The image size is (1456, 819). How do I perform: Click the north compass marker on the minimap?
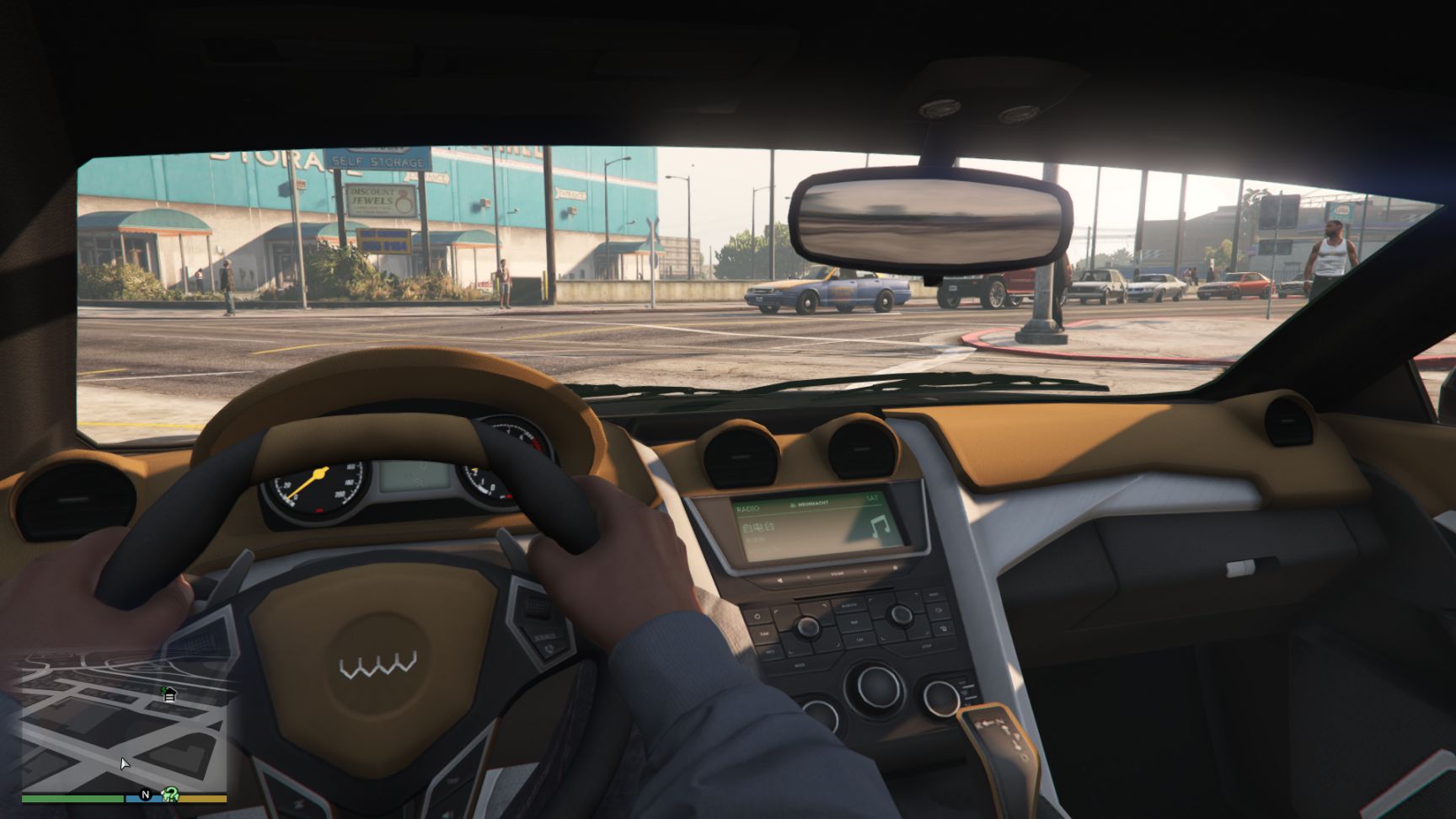pyautogui.click(x=146, y=795)
